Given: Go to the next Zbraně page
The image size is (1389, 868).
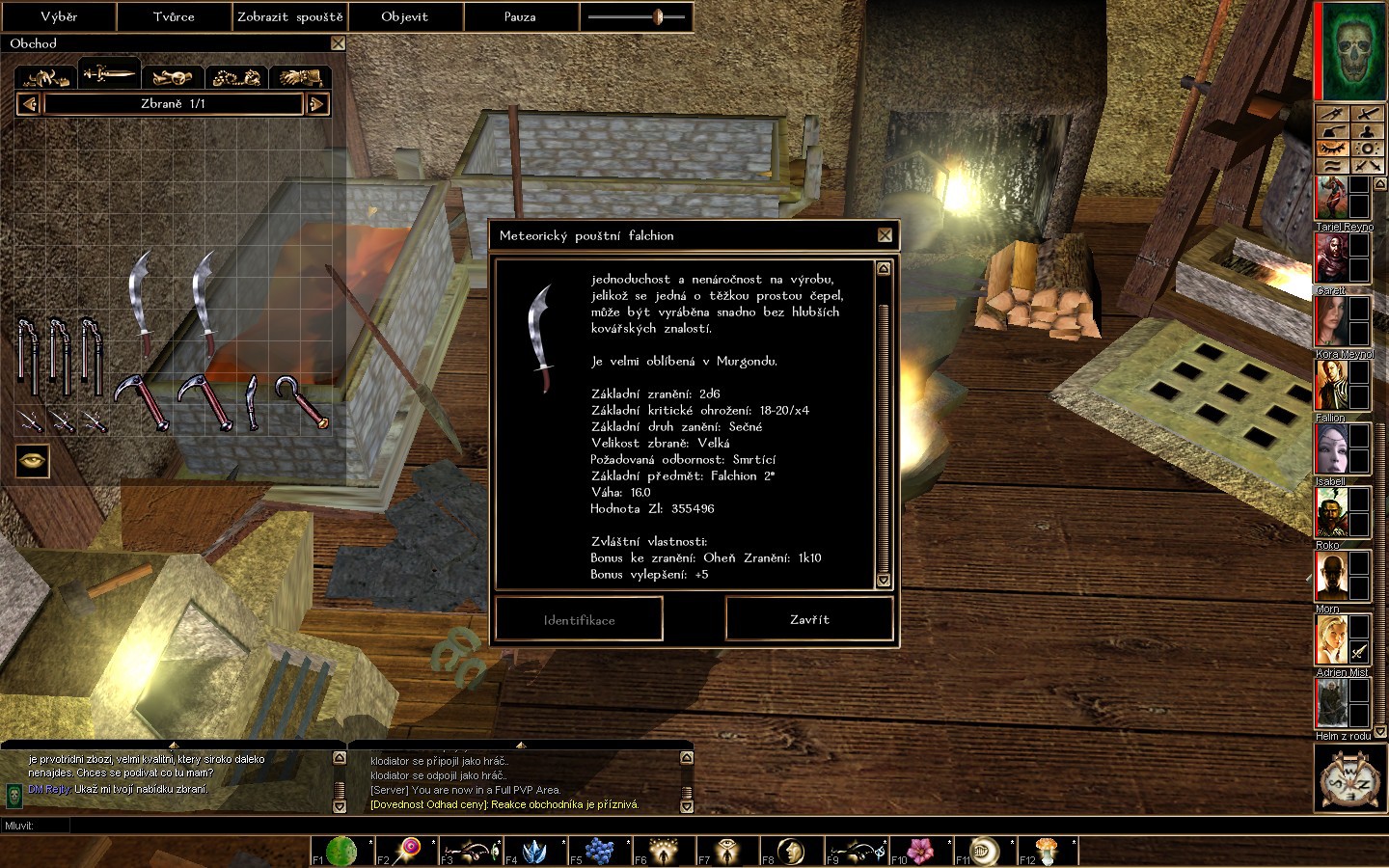Looking at the screenshot, I should (316, 104).
